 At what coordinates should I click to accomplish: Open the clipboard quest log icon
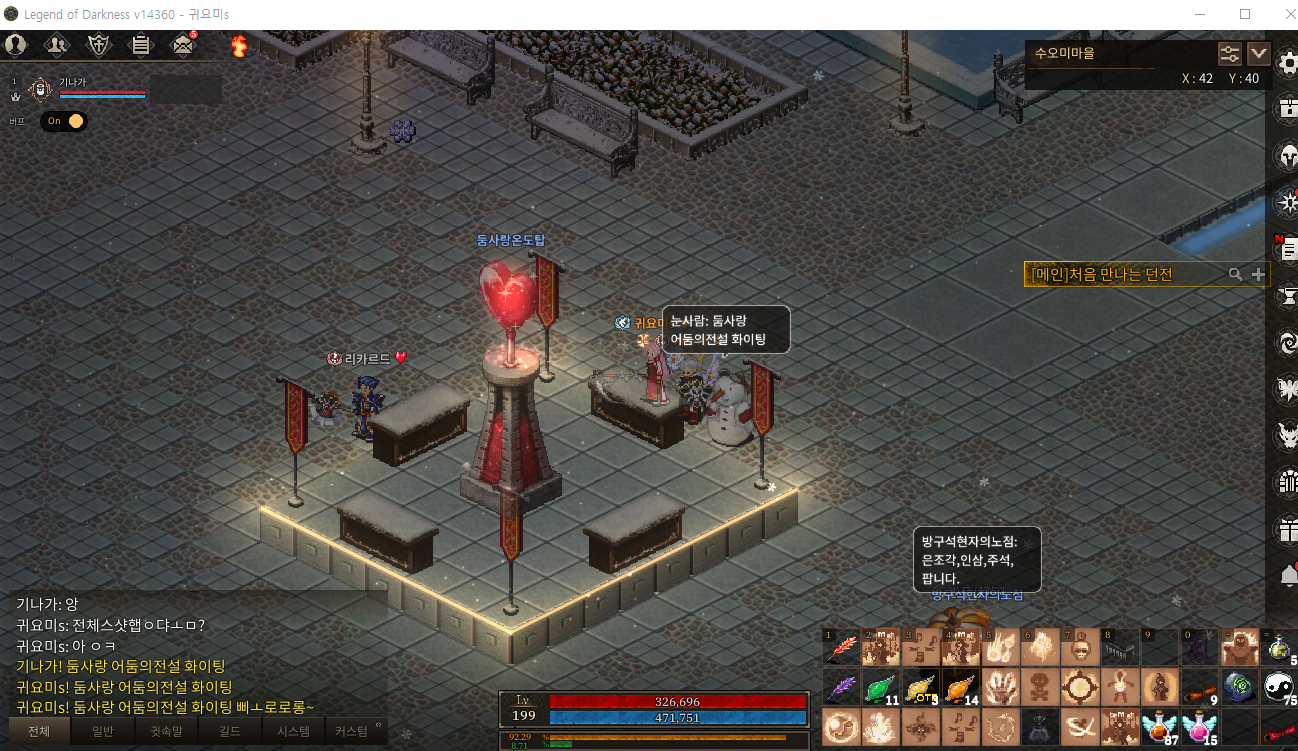[140, 44]
